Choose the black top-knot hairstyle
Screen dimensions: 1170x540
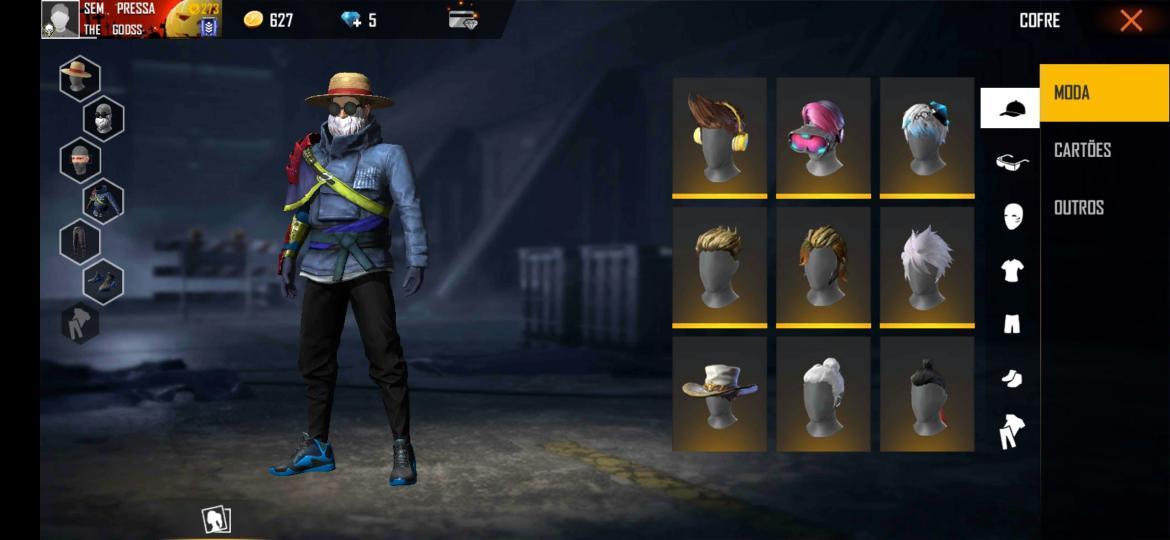(926, 393)
